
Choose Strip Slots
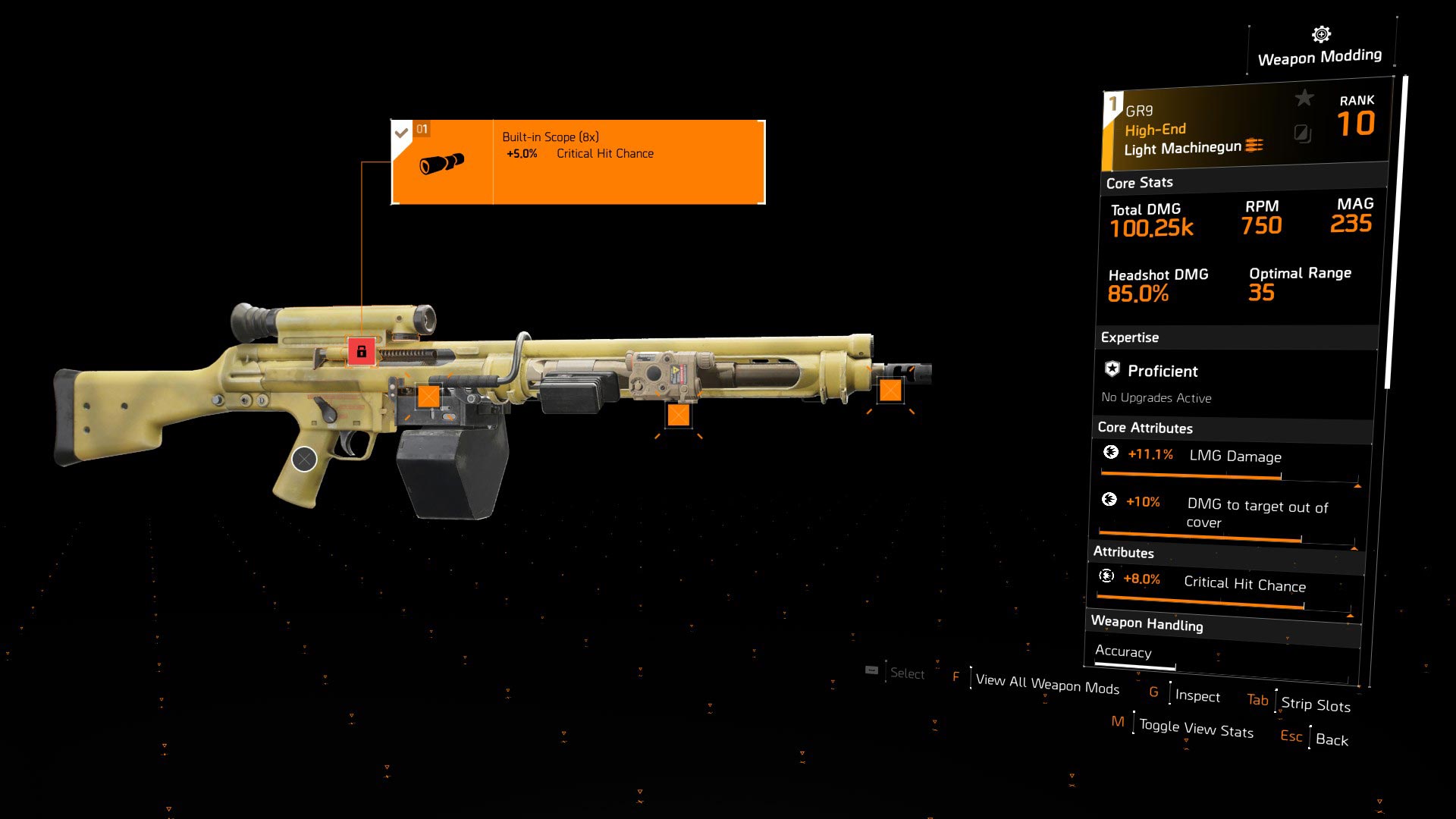[x=1315, y=704]
